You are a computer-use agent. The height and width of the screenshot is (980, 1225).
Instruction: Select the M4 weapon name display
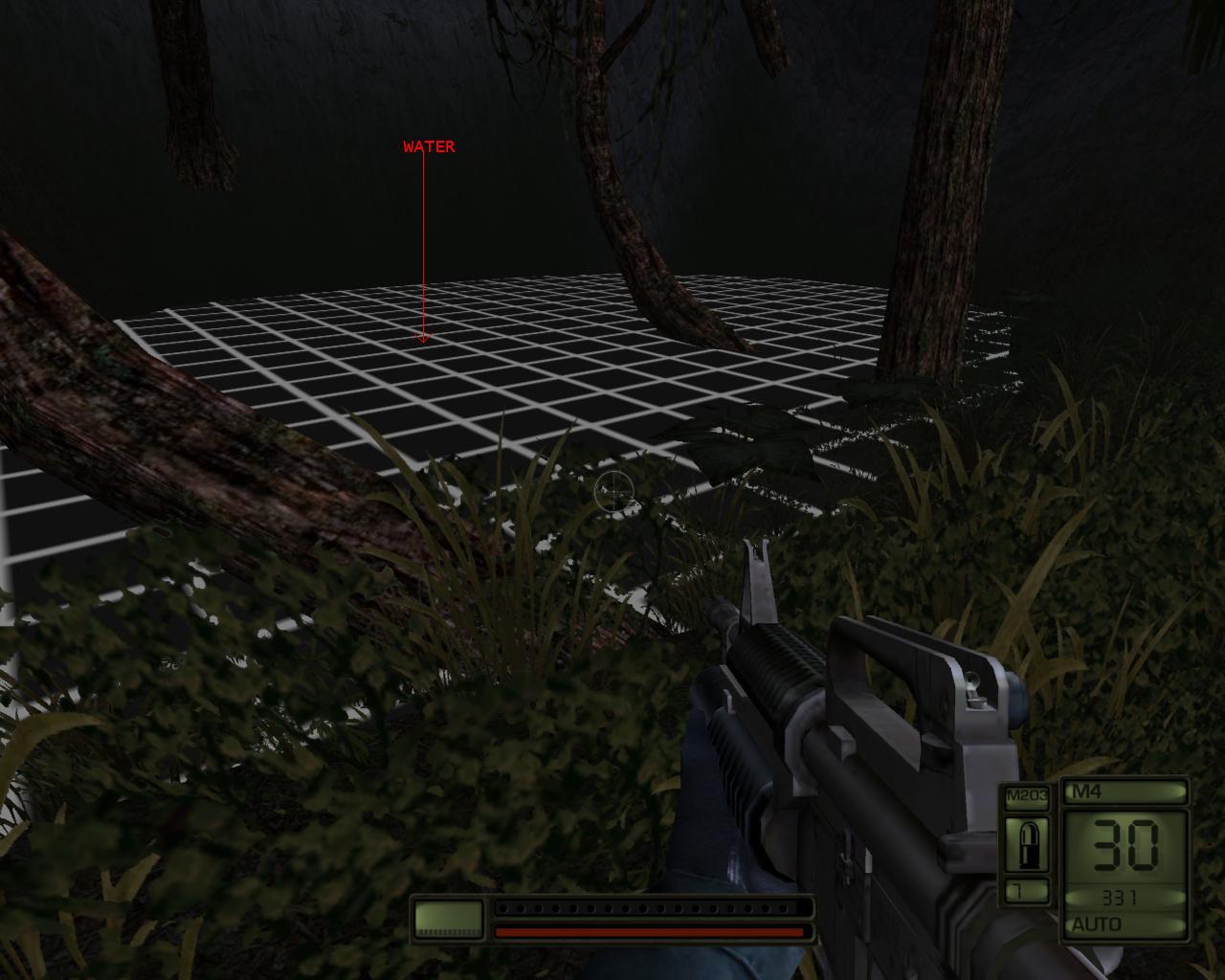[1086, 792]
